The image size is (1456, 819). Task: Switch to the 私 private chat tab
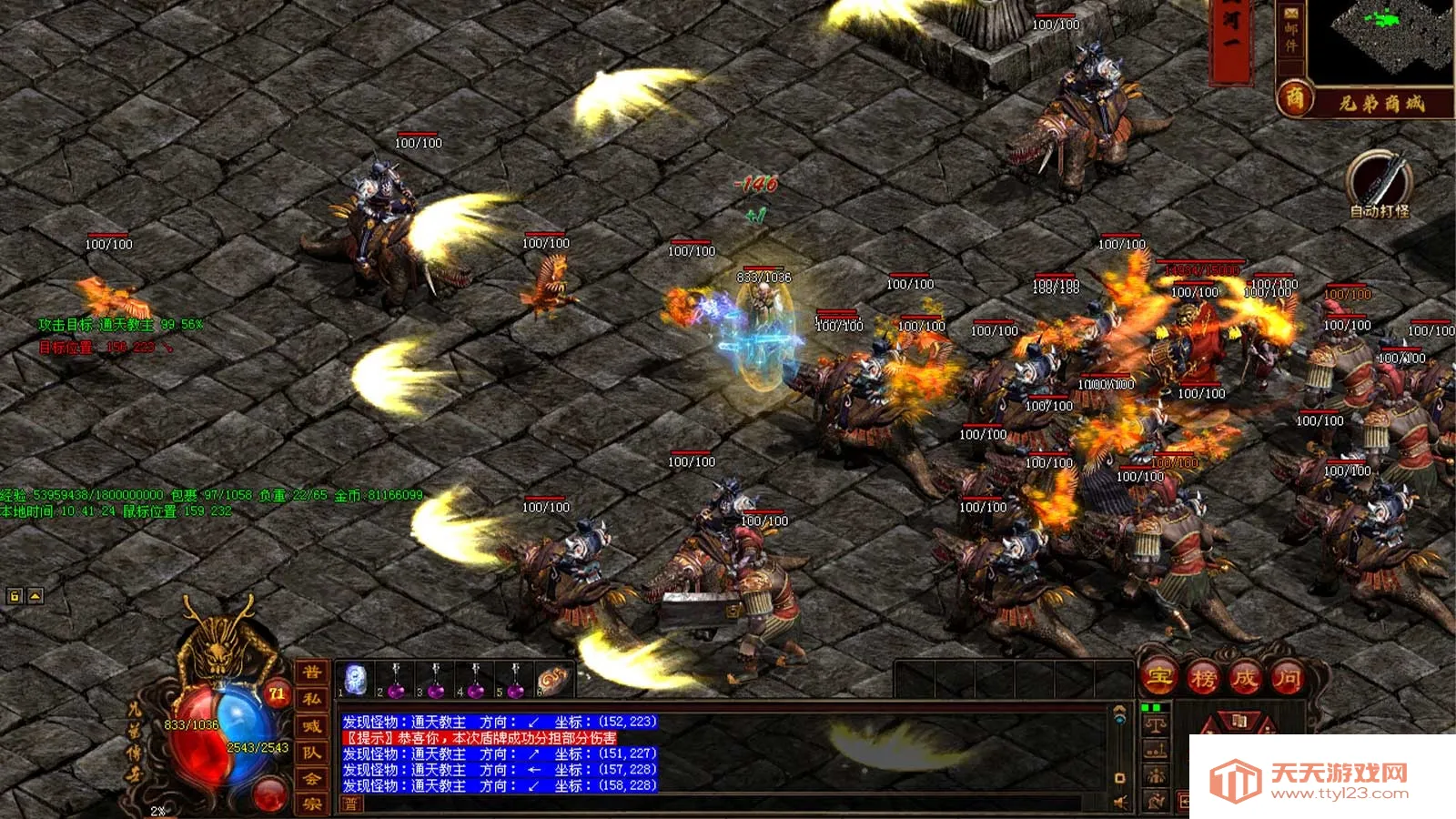pyautogui.click(x=312, y=699)
